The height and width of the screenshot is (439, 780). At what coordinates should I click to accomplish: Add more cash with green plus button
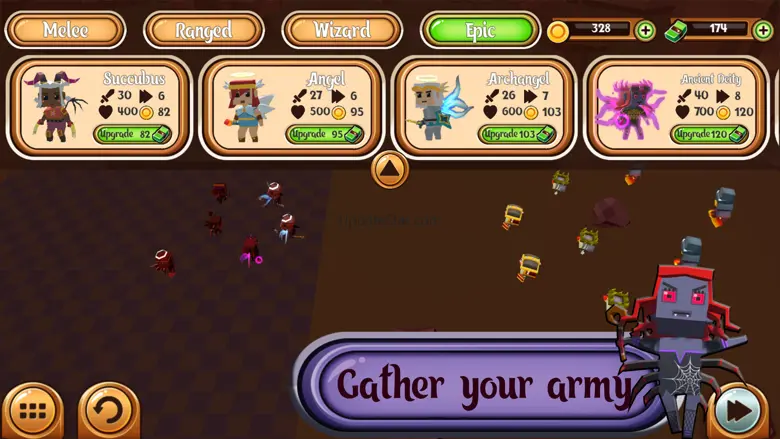(x=762, y=30)
